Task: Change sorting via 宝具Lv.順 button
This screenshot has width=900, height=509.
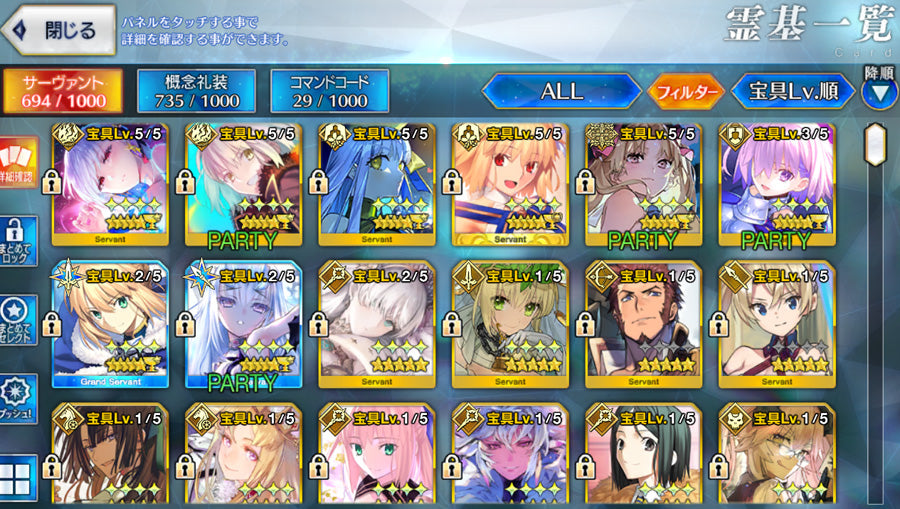Action: (793, 92)
